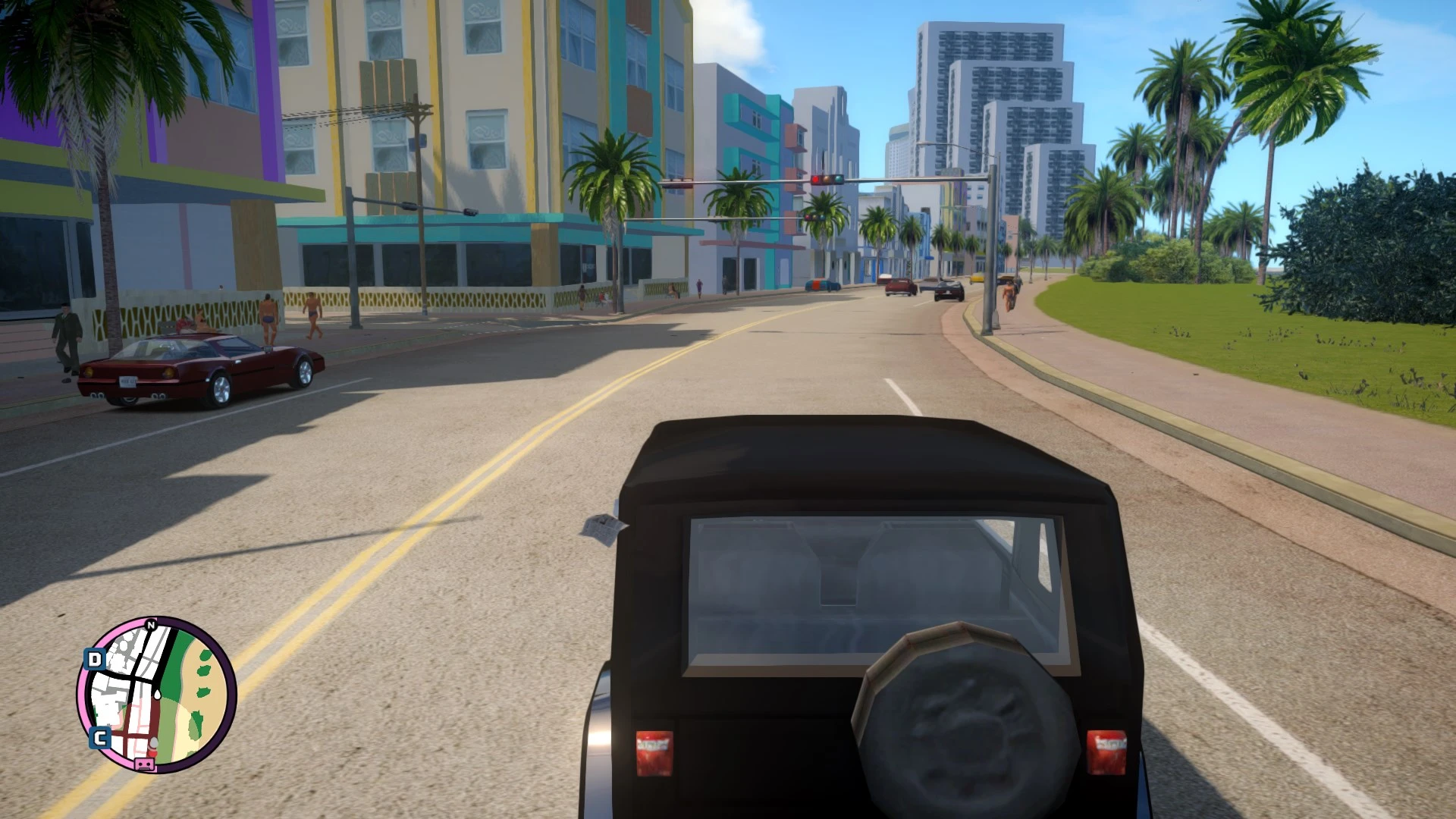Click the N compass marker on the radar

[150, 625]
